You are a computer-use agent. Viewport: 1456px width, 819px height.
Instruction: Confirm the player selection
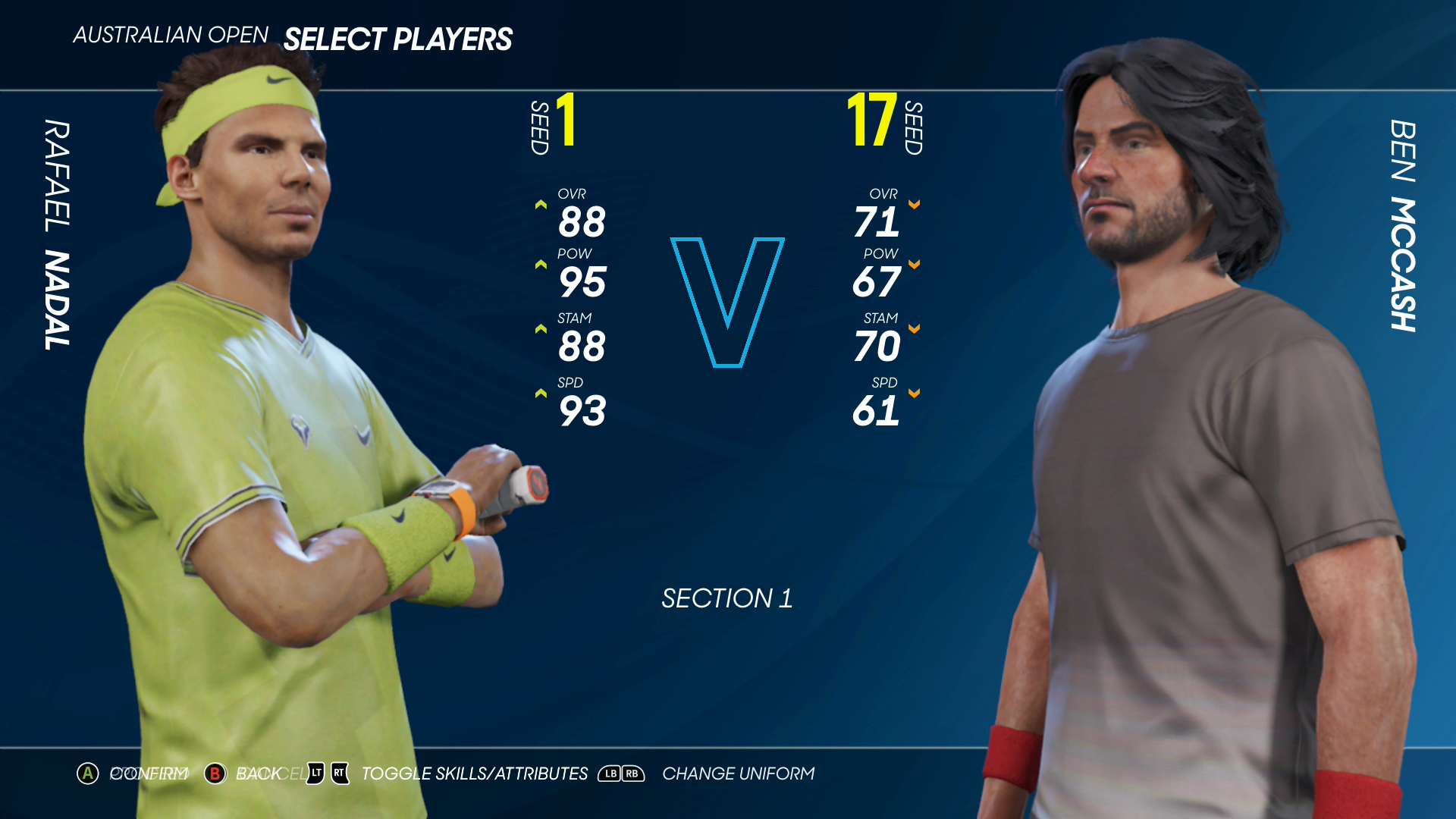pos(149,773)
